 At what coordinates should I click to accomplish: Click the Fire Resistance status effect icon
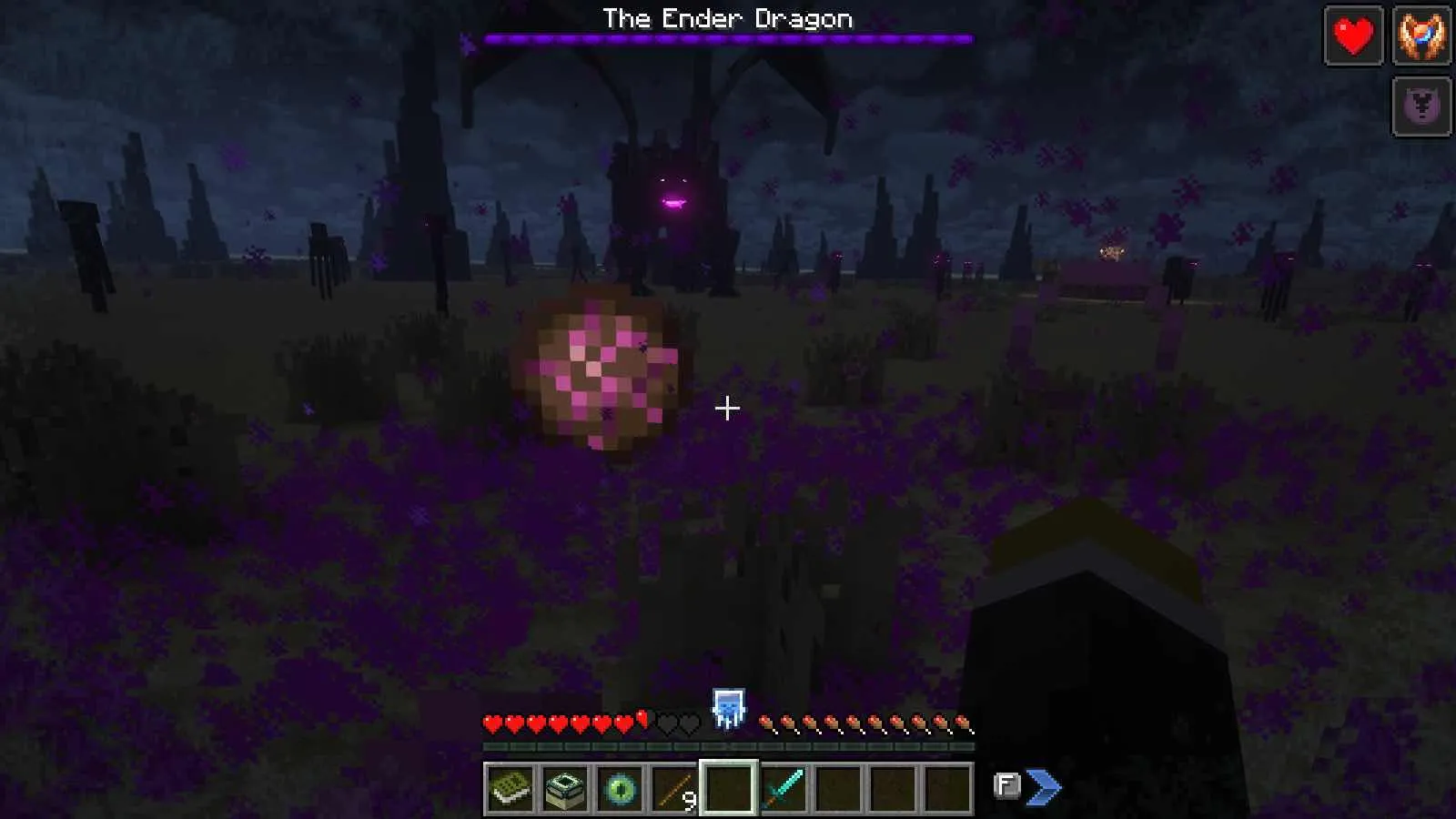tap(1423, 36)
